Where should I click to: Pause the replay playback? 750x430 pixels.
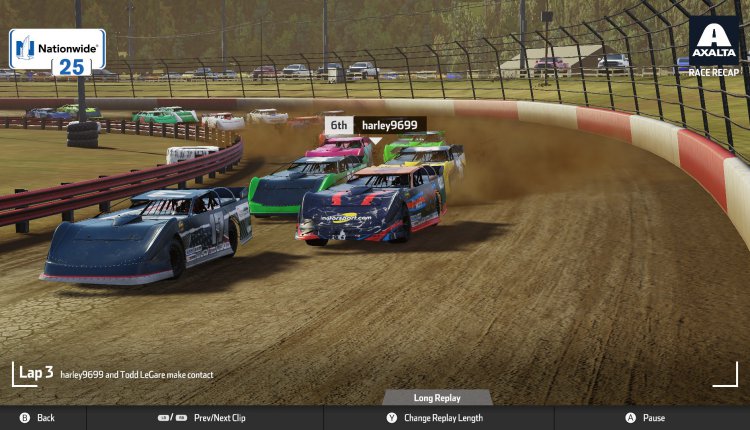(x=645, y=417)
